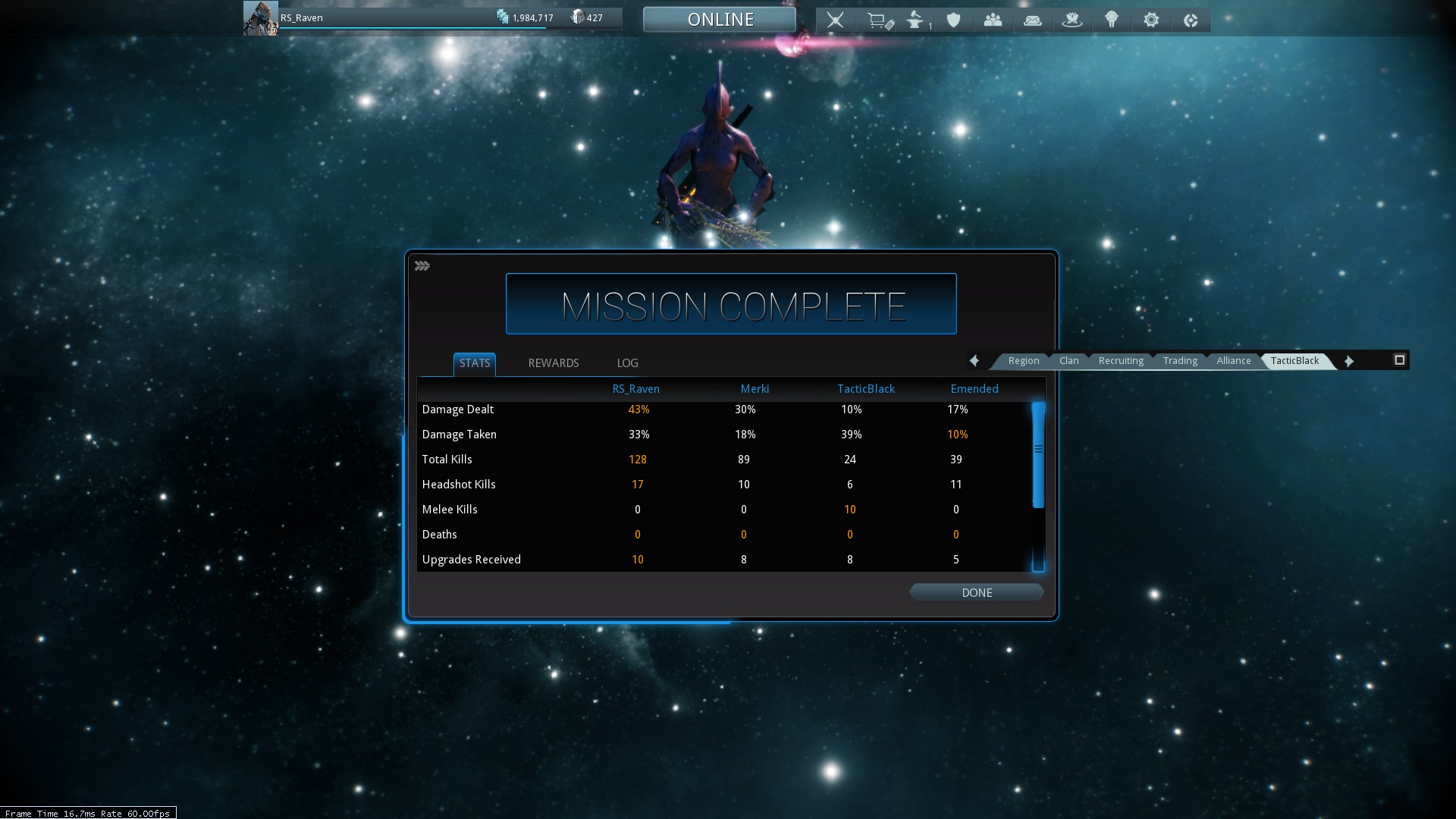Switch to the REWARDS tab
The image size is (1456, 819).
click(x=553, y=363)
